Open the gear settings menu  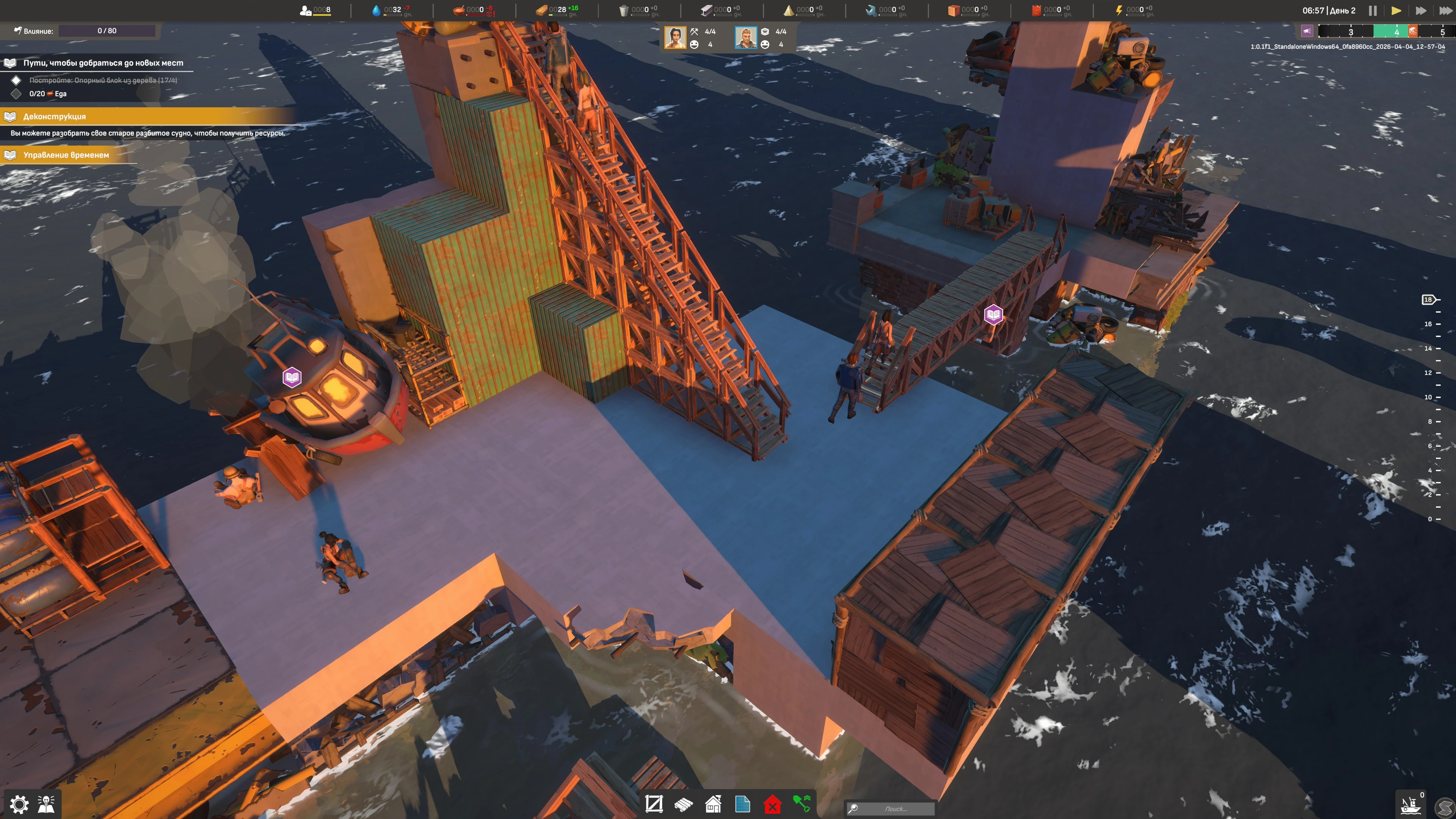tap(19, 803)
